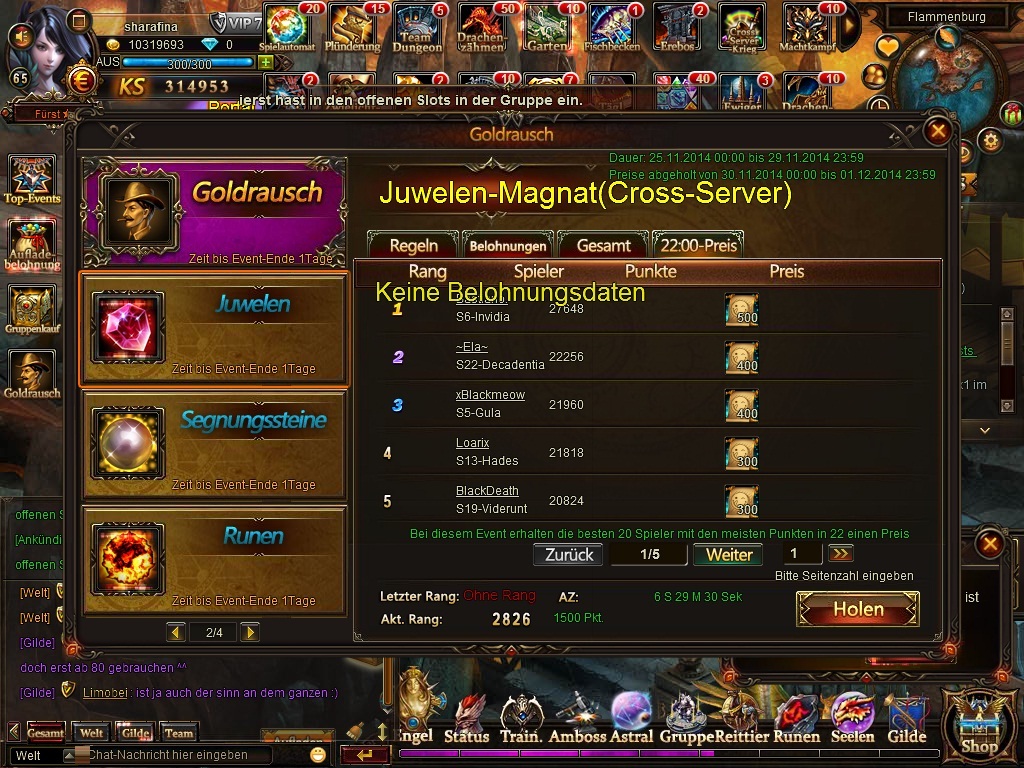Viewport: 1024px width, 768px height.
Task: Open the Amboss menu icon
Action: point(577,720)
